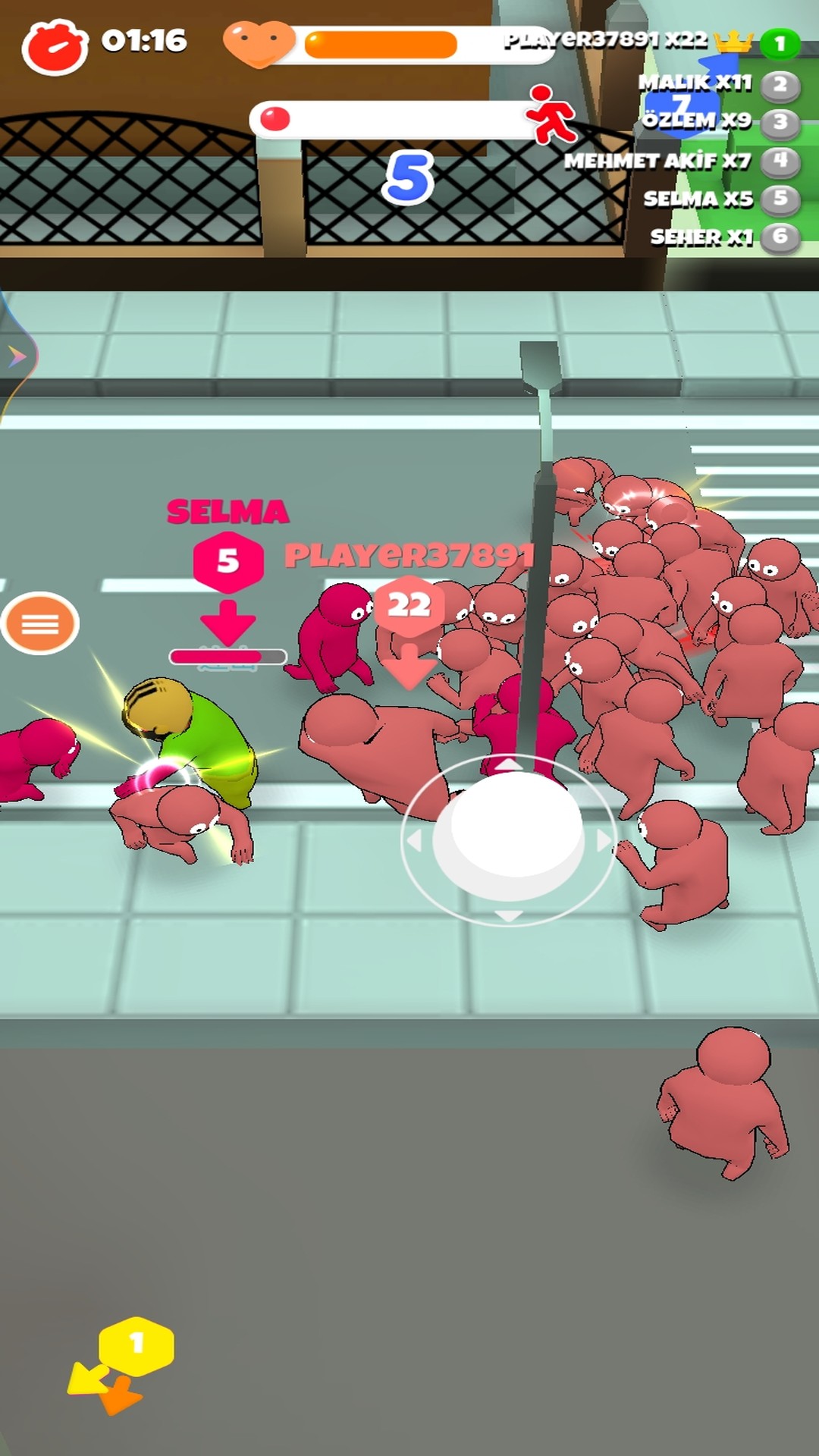Image resolution: width=819 pixels, height=1456 pixels.
Task: Tap the joystick's right arrow
Action: pos(604,840)
